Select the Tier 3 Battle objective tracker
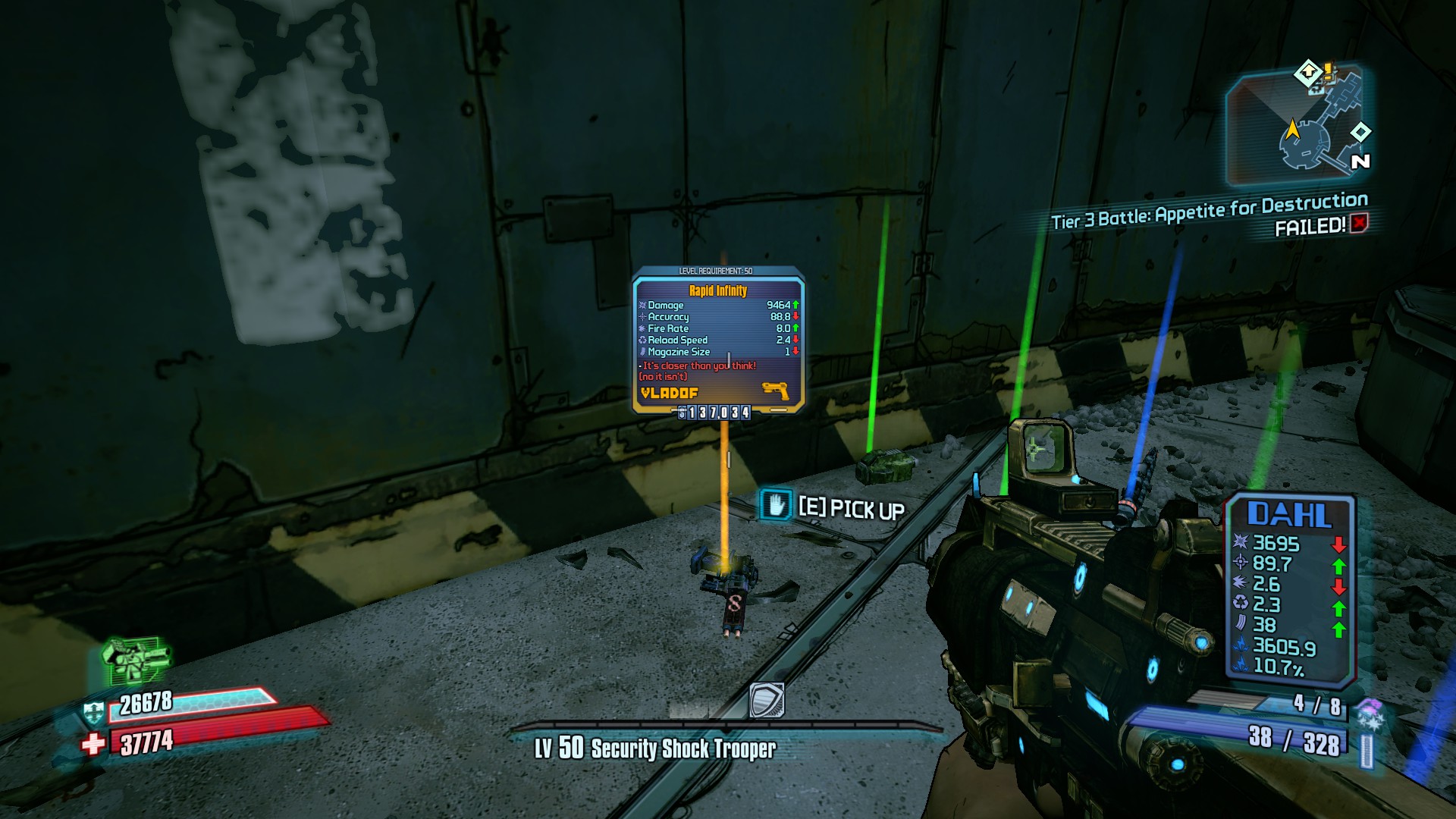1456x819 pixels. [x=1209, y=211]
